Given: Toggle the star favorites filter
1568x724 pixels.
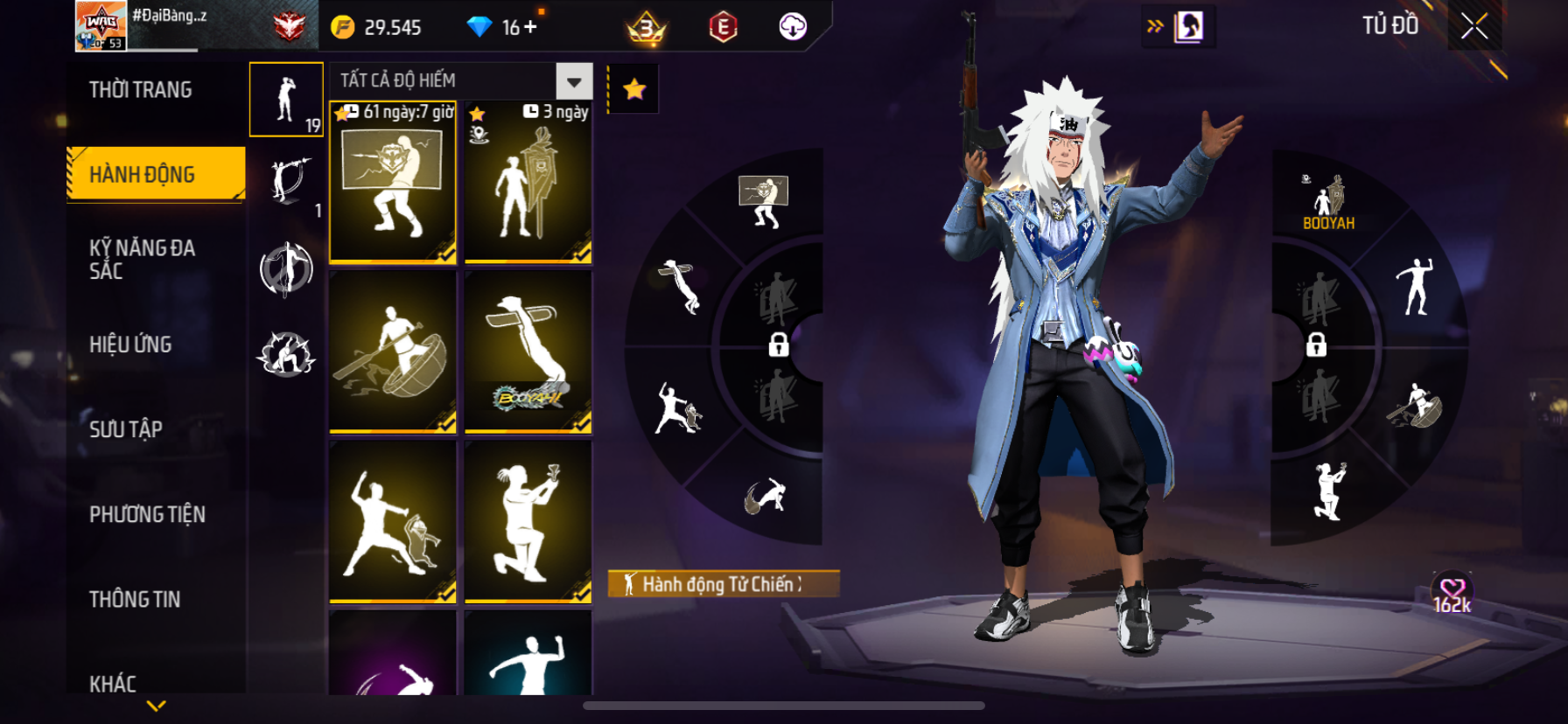Looking at the screenshot, I should tap(634, 88).
